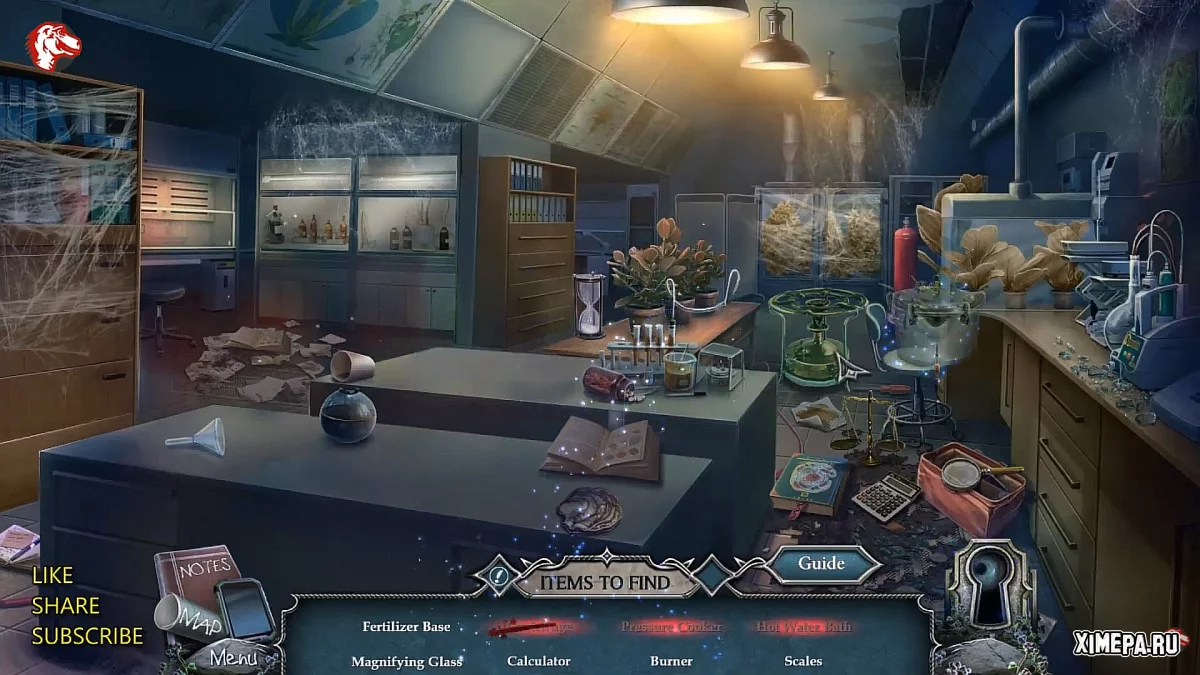
Task: Select Calculator in the item list
Action: click(x=538, y=661)
